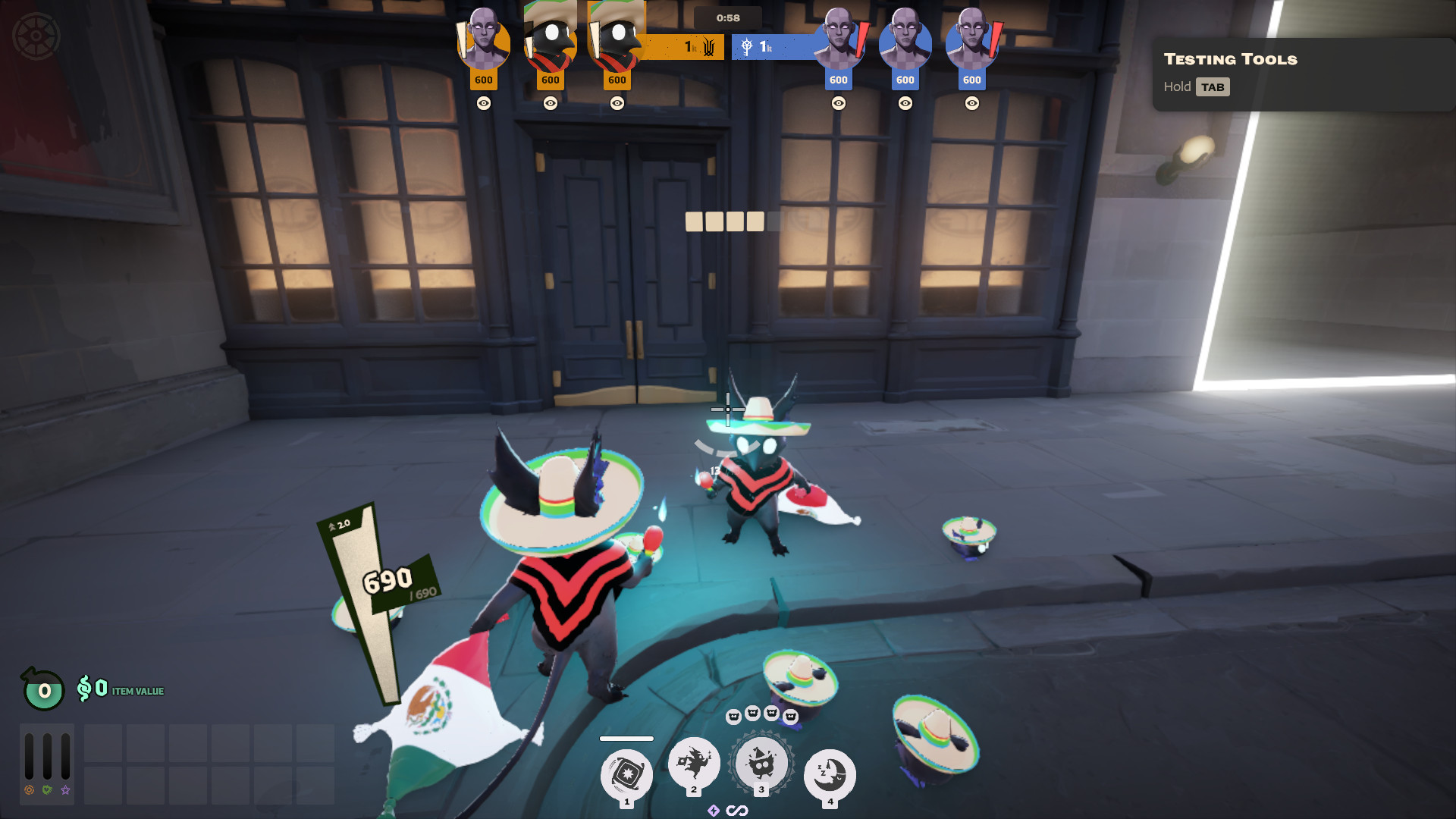Use the running imp with pillow ability
1456x819 pixels.
[693, 762]
